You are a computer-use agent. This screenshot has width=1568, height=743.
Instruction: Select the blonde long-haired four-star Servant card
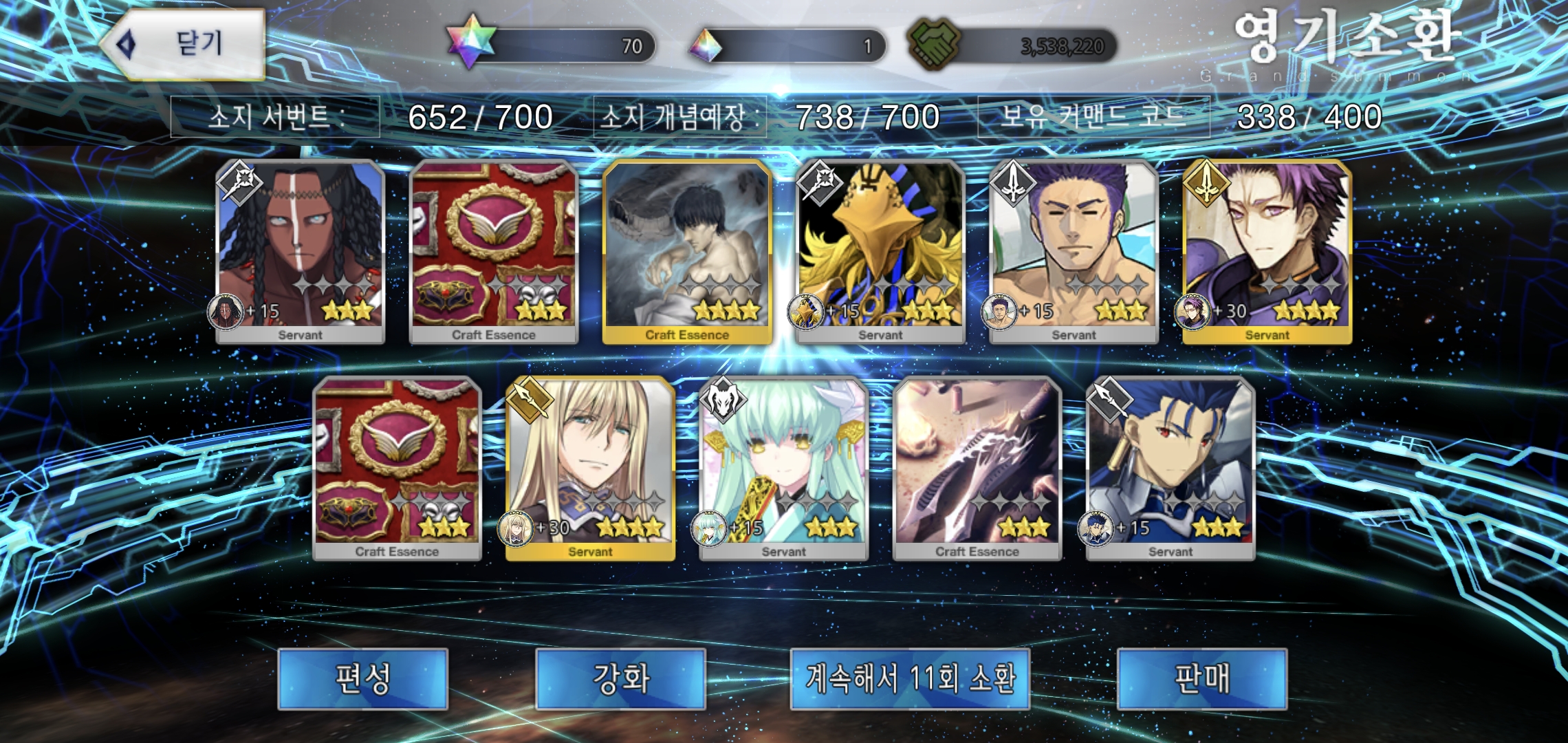(590, 468)
